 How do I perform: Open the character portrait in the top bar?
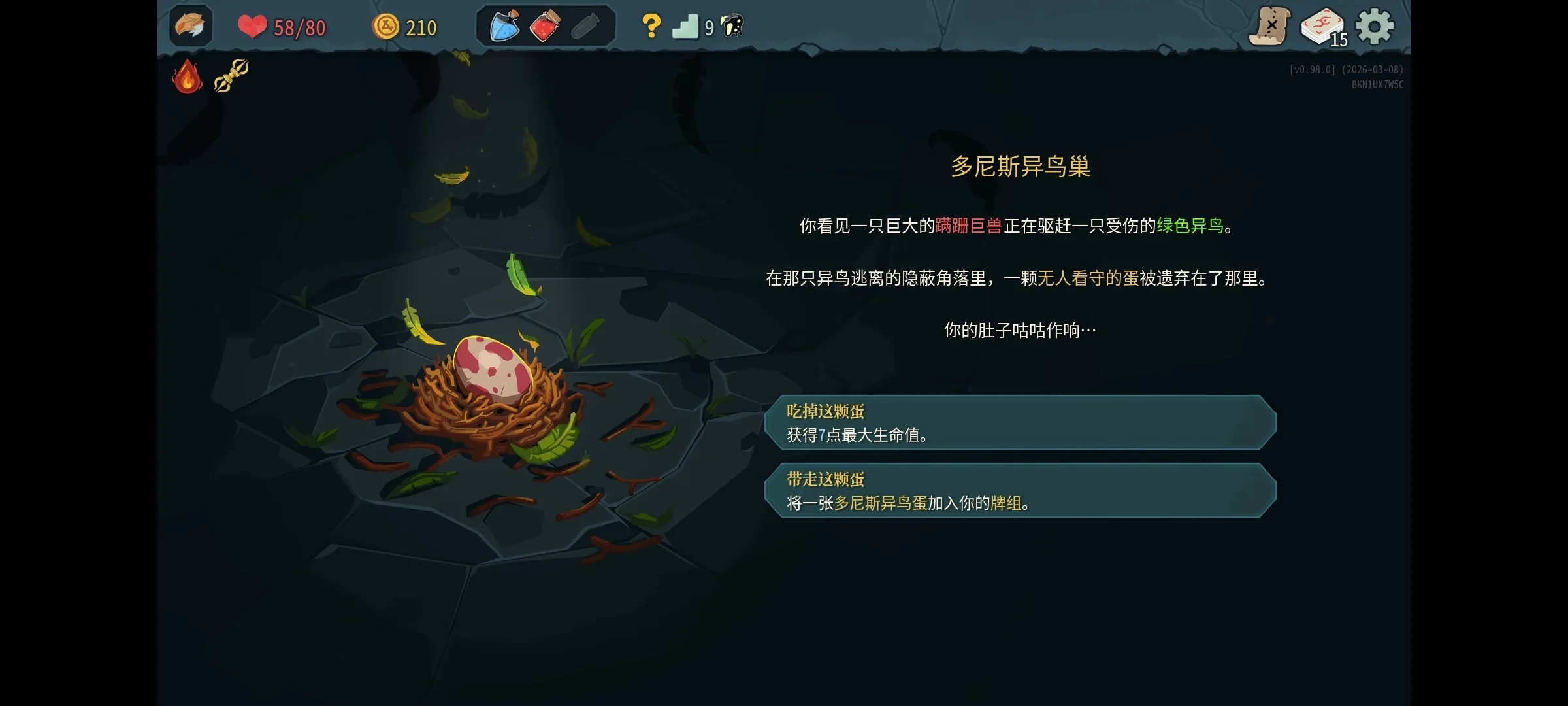pyautogui.click(x=189, y=26)
